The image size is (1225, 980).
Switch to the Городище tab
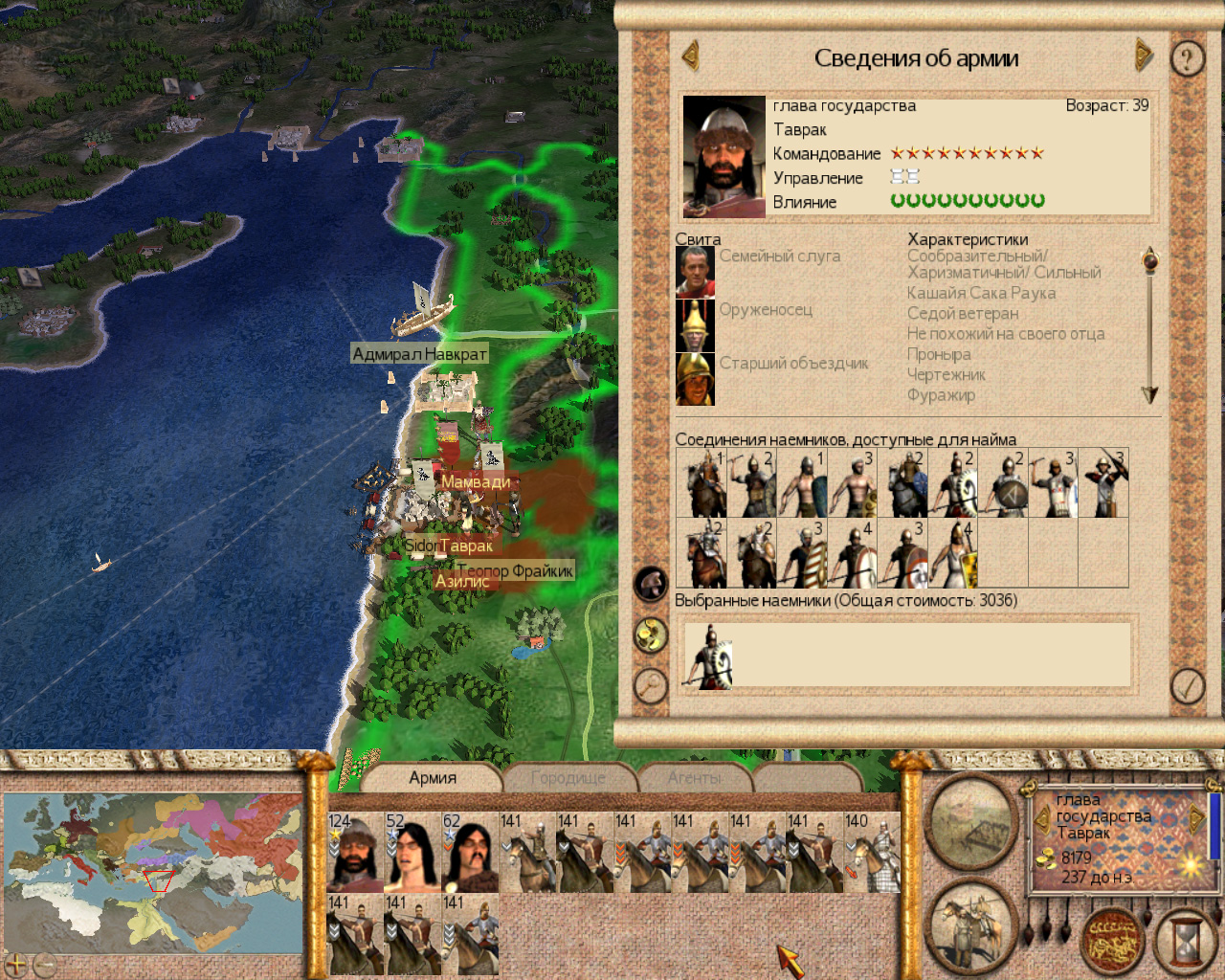coord(568,778)
